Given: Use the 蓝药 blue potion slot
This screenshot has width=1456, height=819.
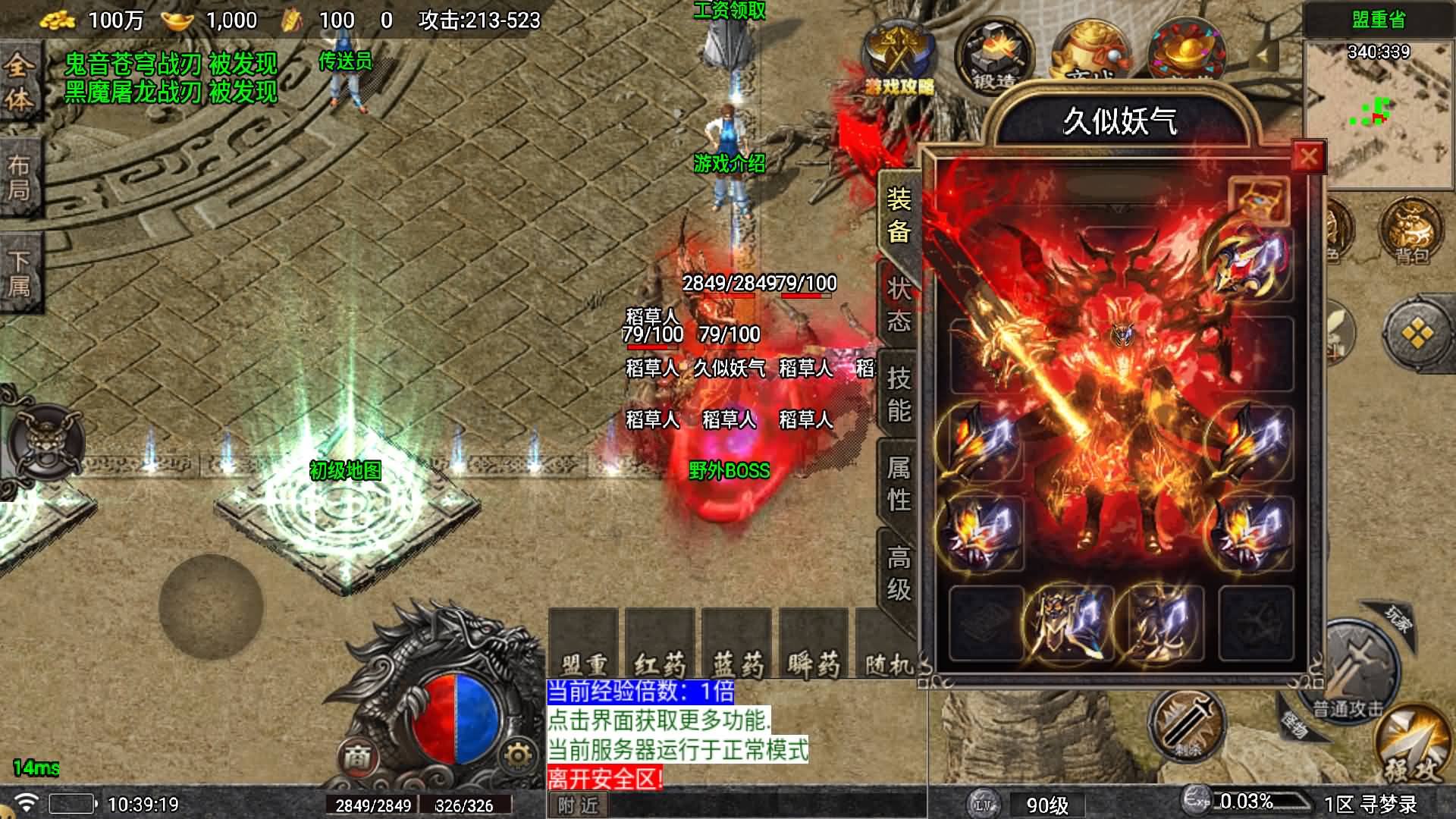Looking at the screenshot, I should (x=737, y=645).
